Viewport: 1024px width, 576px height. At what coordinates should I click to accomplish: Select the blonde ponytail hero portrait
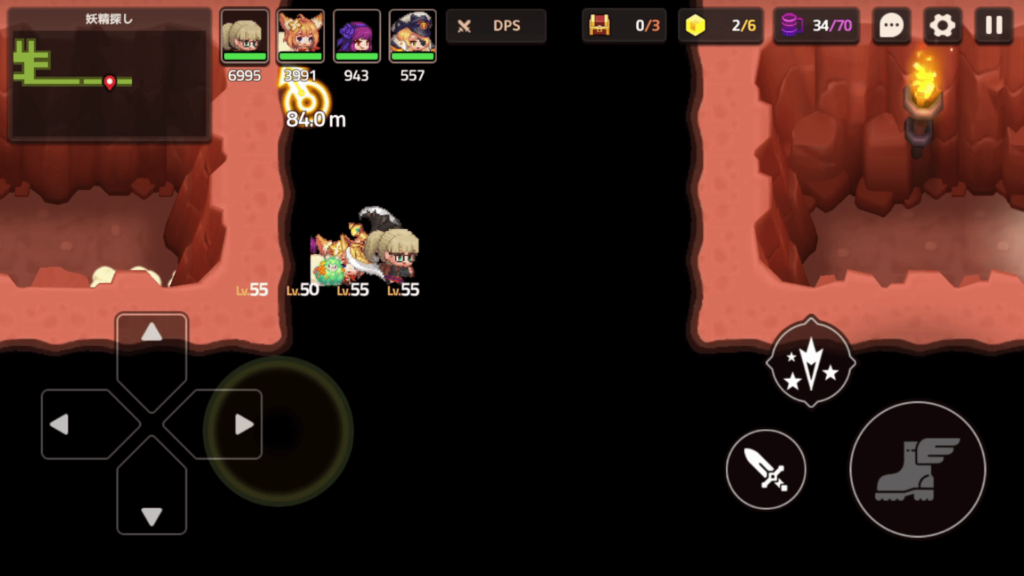(x=245, y=36)
